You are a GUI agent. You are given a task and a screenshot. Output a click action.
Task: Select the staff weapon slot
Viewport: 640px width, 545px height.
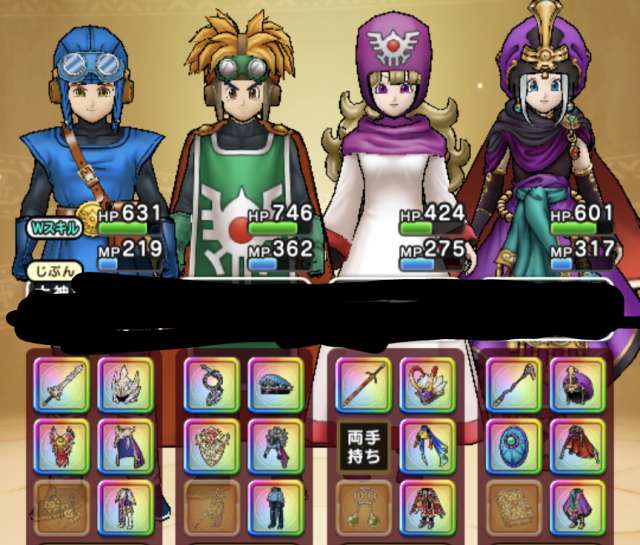[x=513, y=384]
